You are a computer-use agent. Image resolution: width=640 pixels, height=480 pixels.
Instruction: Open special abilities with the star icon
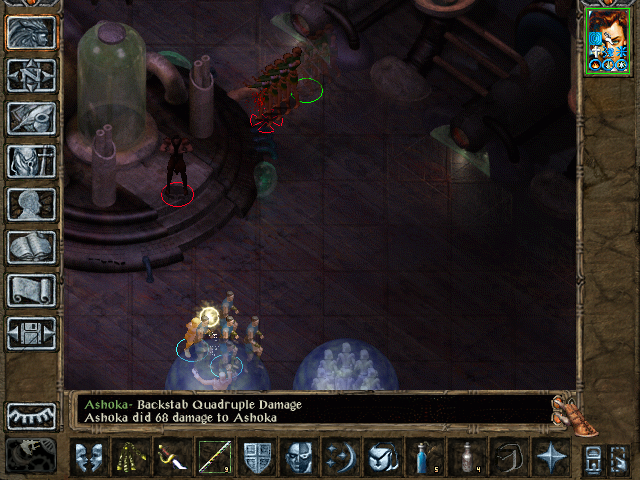pyautogui.click(x=550, y=457)
